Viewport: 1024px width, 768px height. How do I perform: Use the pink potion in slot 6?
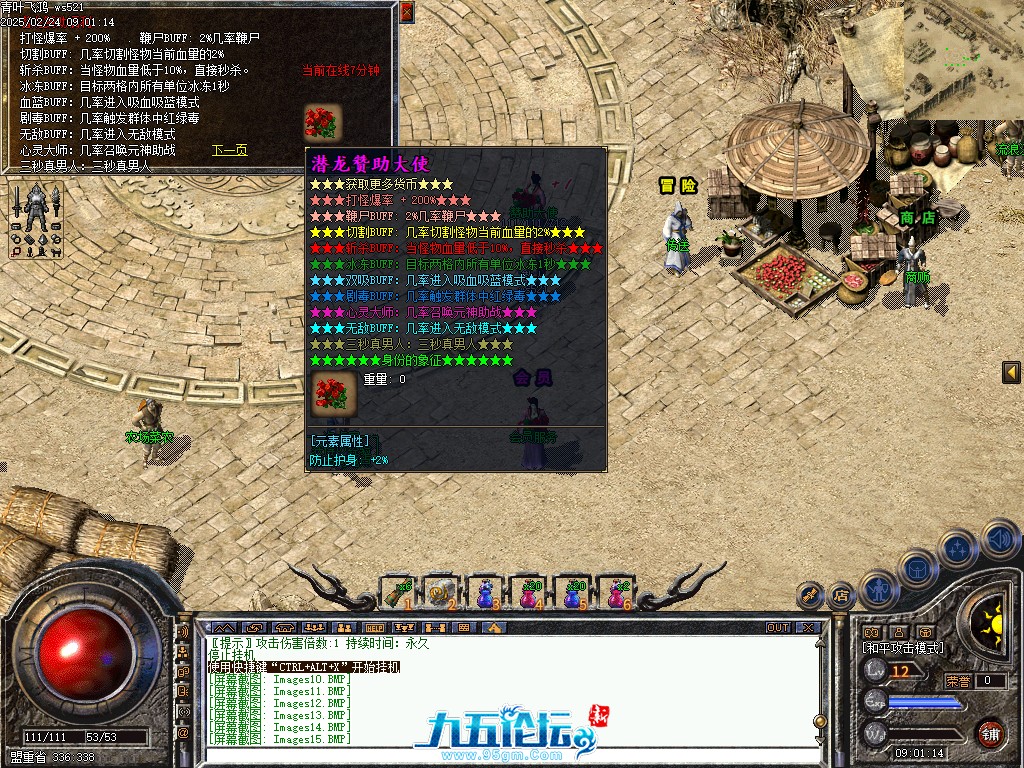click(x=614, y=593)
